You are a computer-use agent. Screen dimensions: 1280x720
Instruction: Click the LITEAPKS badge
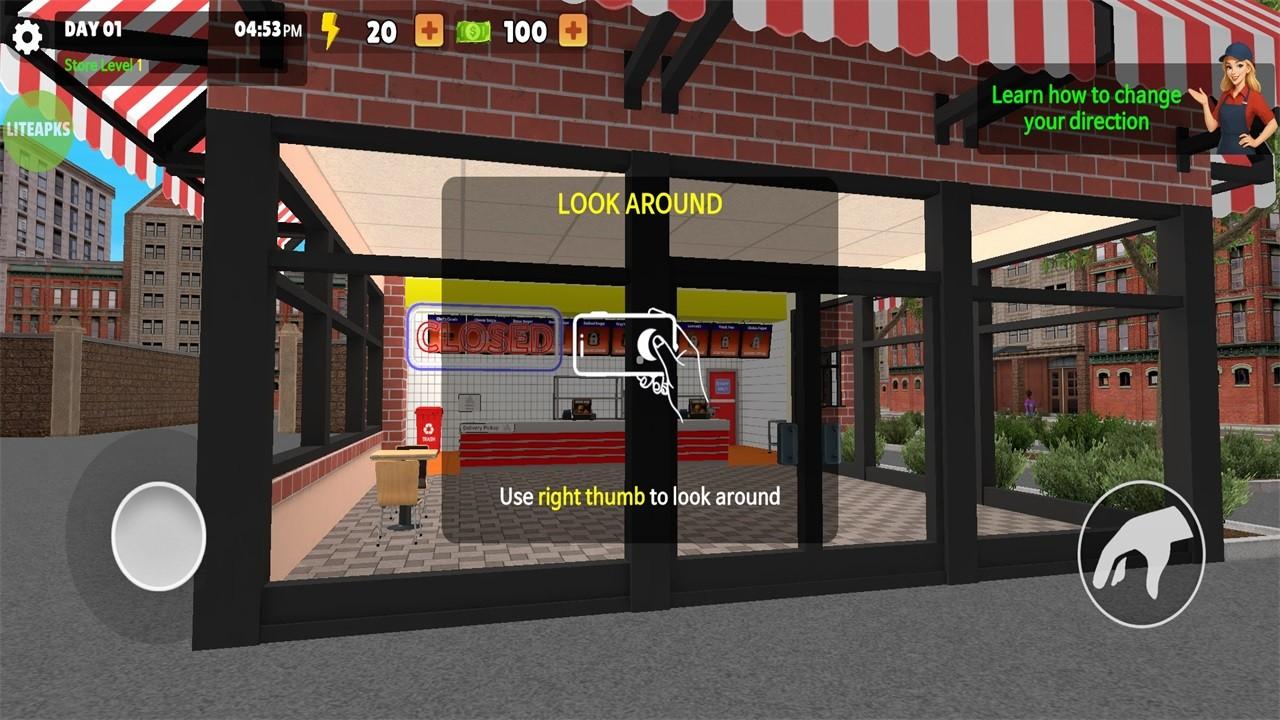[x=40, y=130]
